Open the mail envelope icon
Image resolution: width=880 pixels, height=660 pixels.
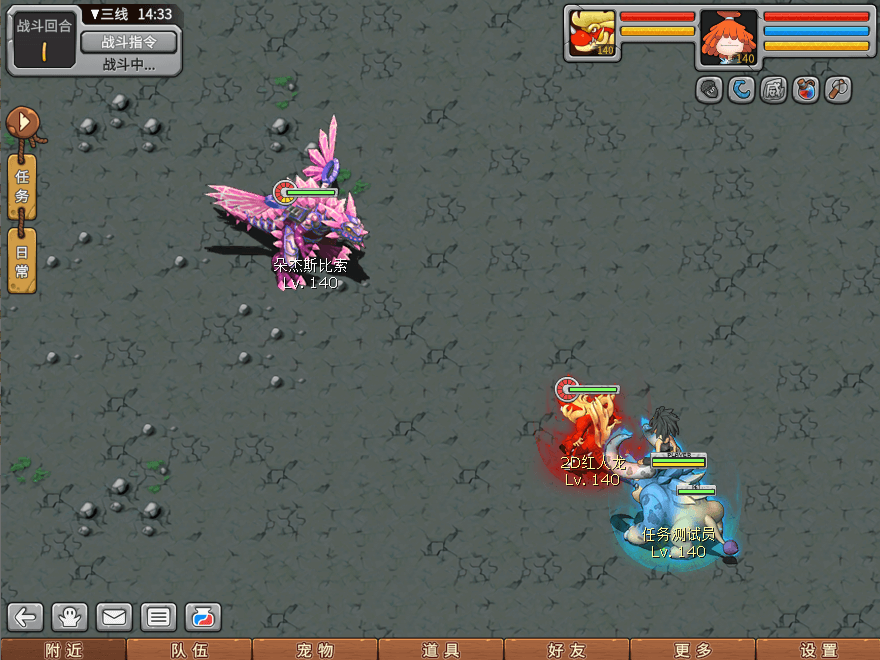click(114, 617)
